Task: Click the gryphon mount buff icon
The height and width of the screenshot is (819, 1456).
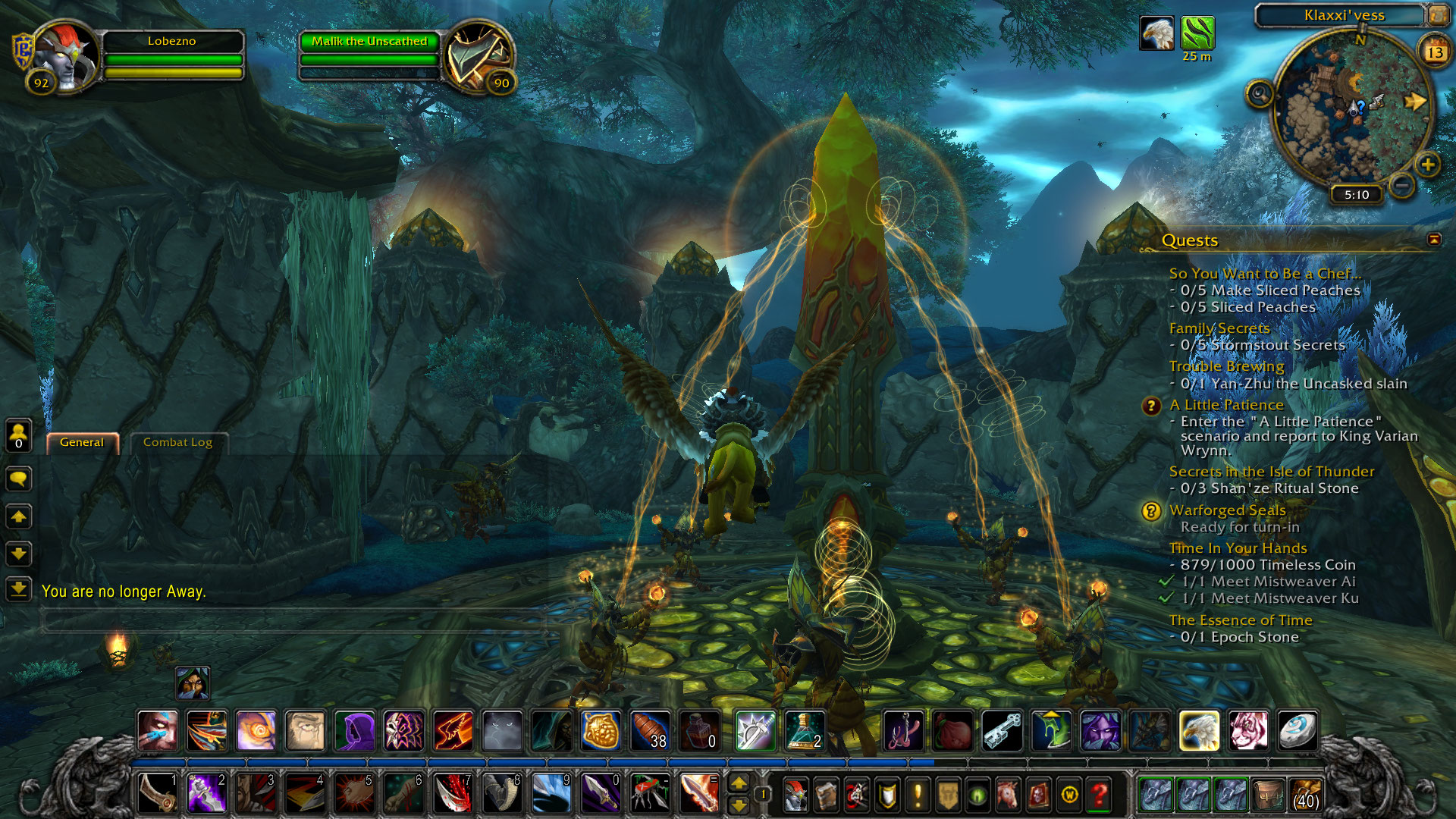Action: (x=1156, y=34)
